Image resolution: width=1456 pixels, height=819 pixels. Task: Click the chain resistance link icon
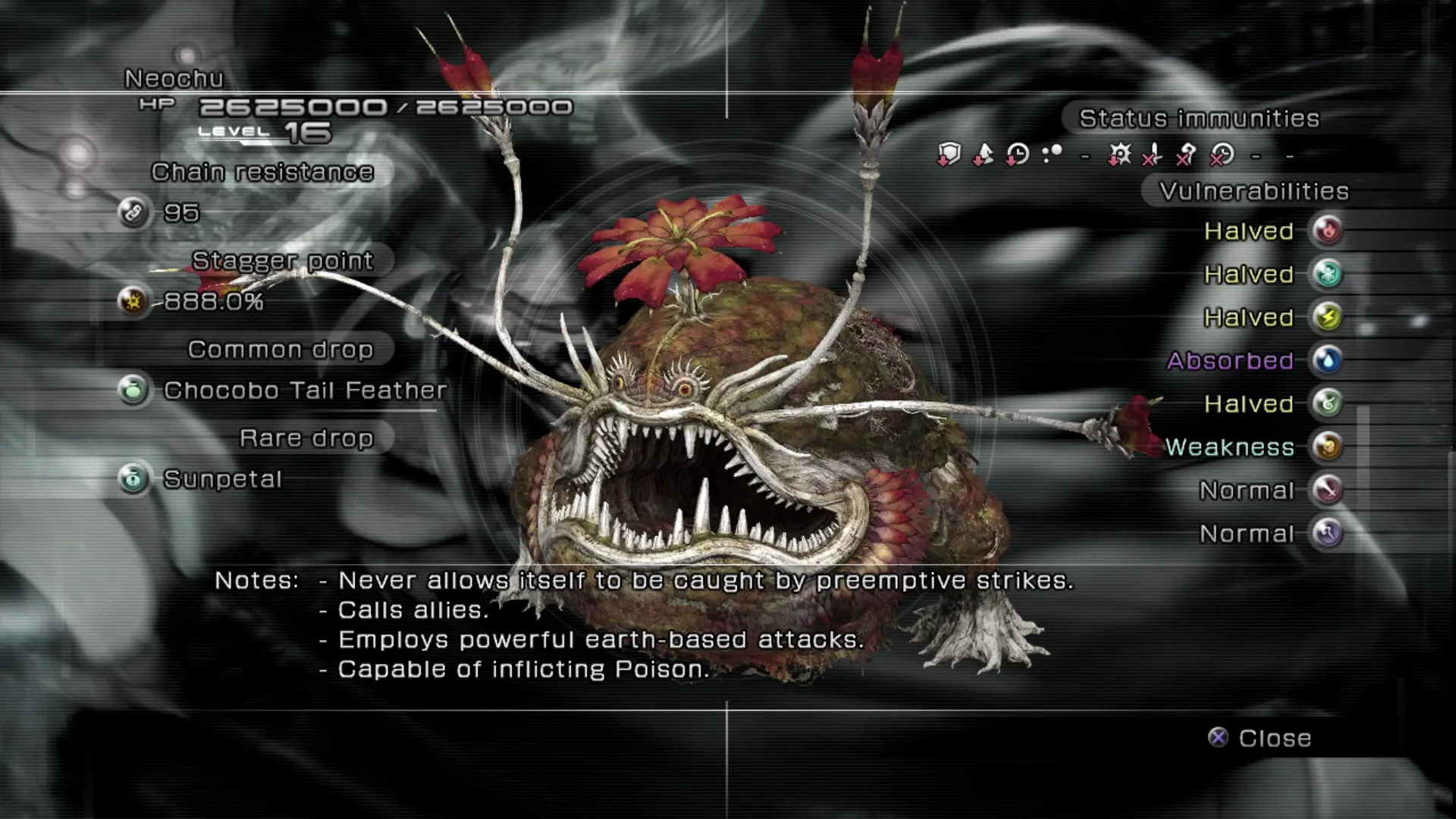(x=133, y=212)
